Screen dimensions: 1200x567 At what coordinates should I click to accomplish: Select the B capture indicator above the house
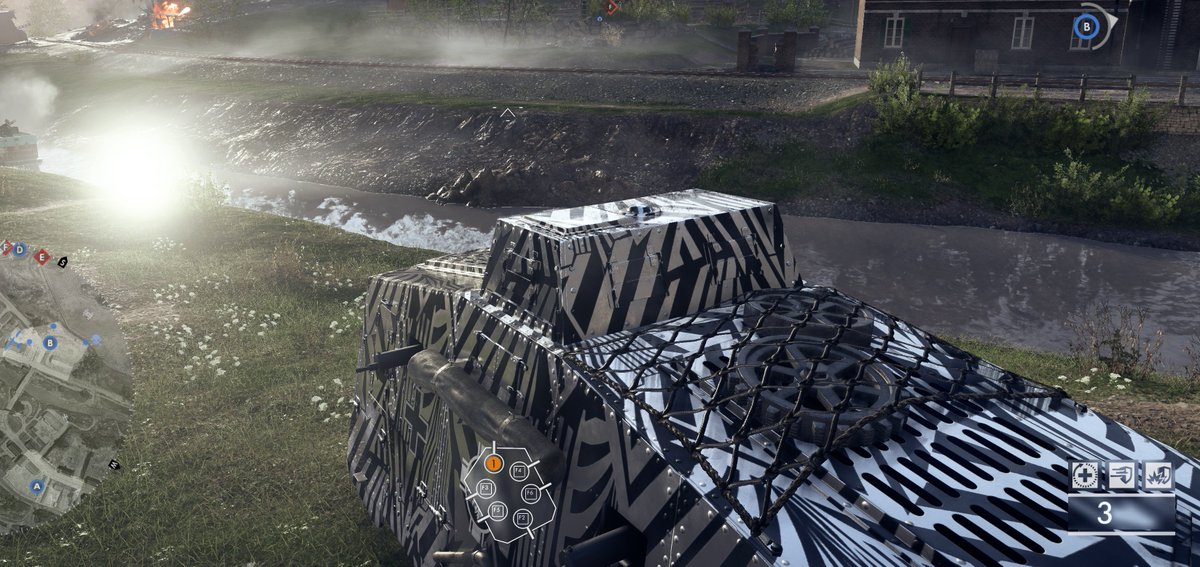(1085, 26)
